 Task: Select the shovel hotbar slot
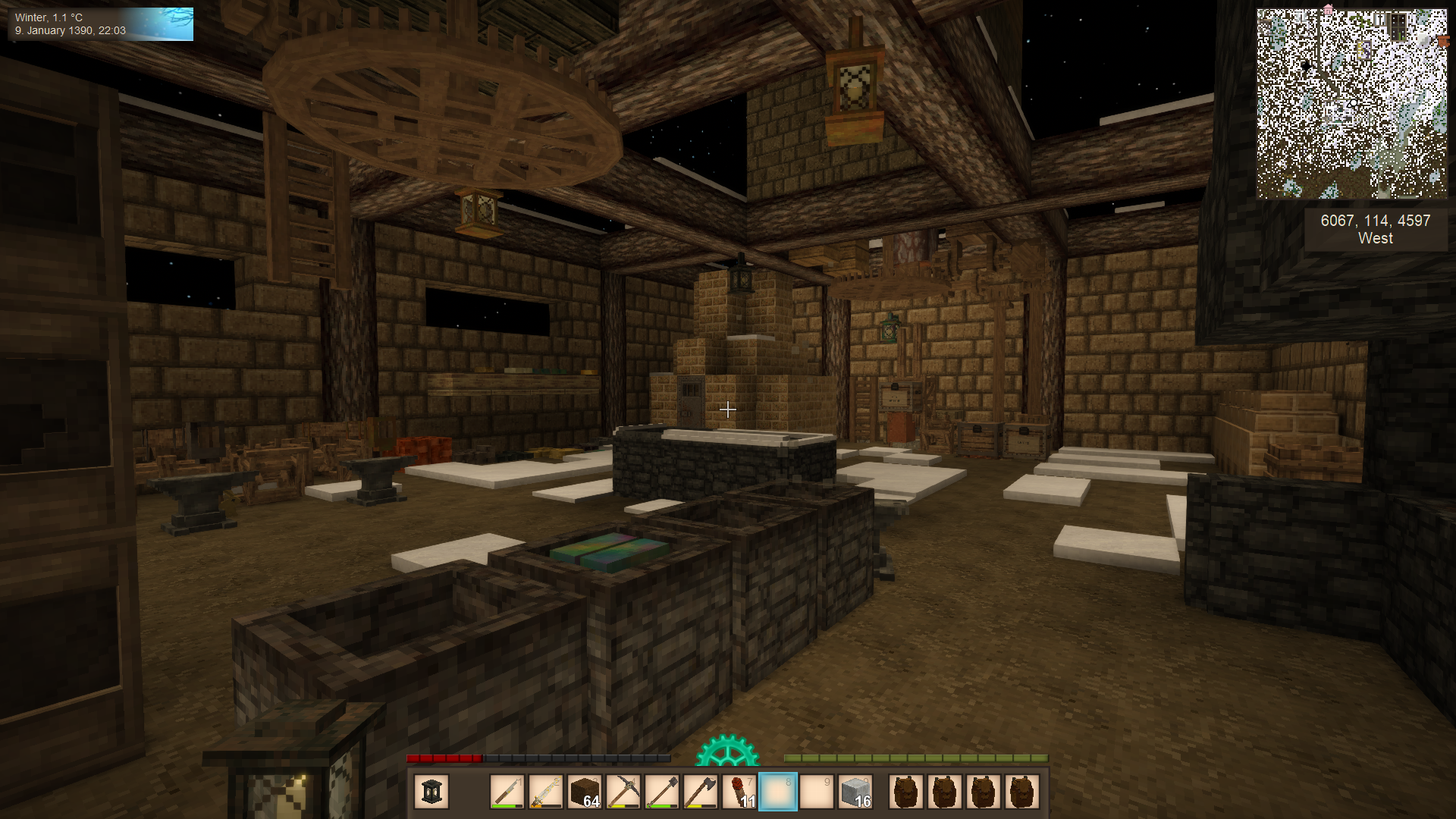coord(662,792)
